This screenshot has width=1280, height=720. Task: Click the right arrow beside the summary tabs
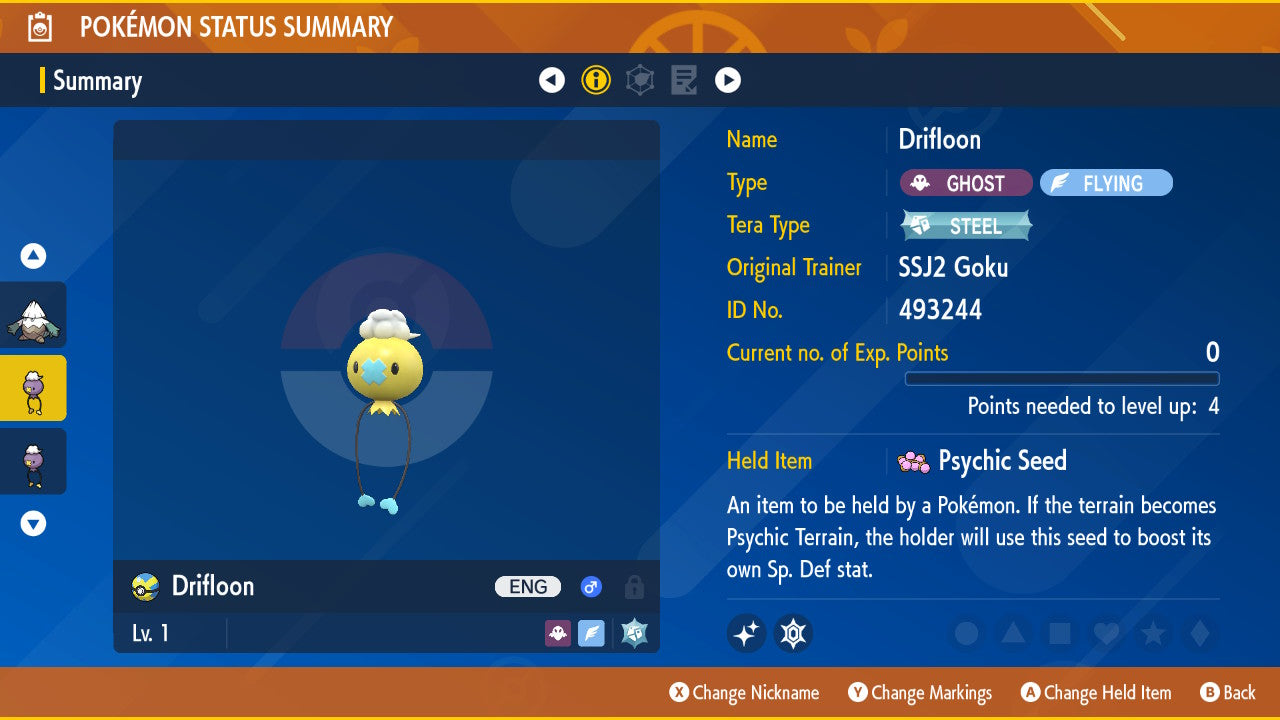[728, 80]
